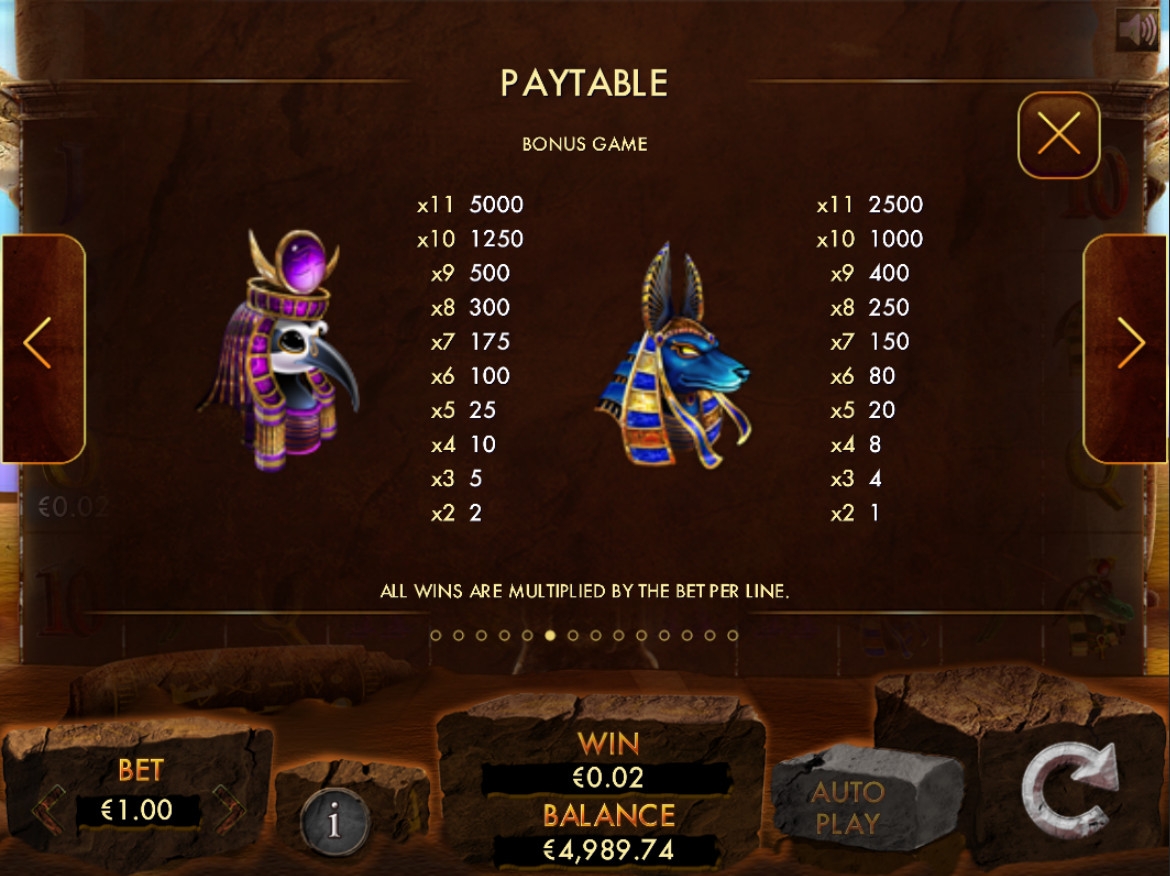This screenshot has height=876, width=1170.
Task: Spin the reels with the arrow button
Action: pos(1071,793)
